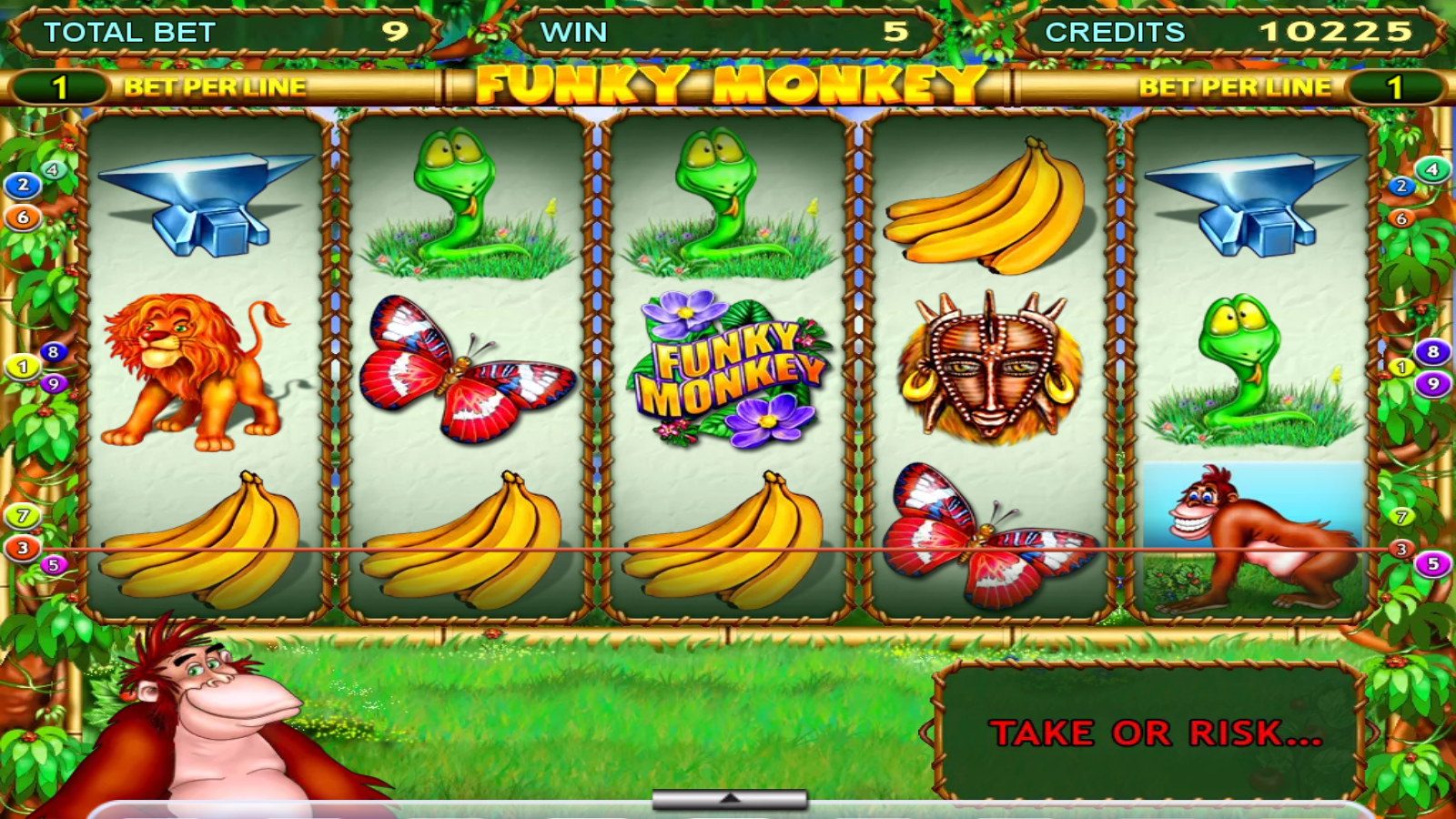Viewport: 1456px width, 819px height.
Task: Enable payline 1 on the left side
Action: tap(23, 368)
